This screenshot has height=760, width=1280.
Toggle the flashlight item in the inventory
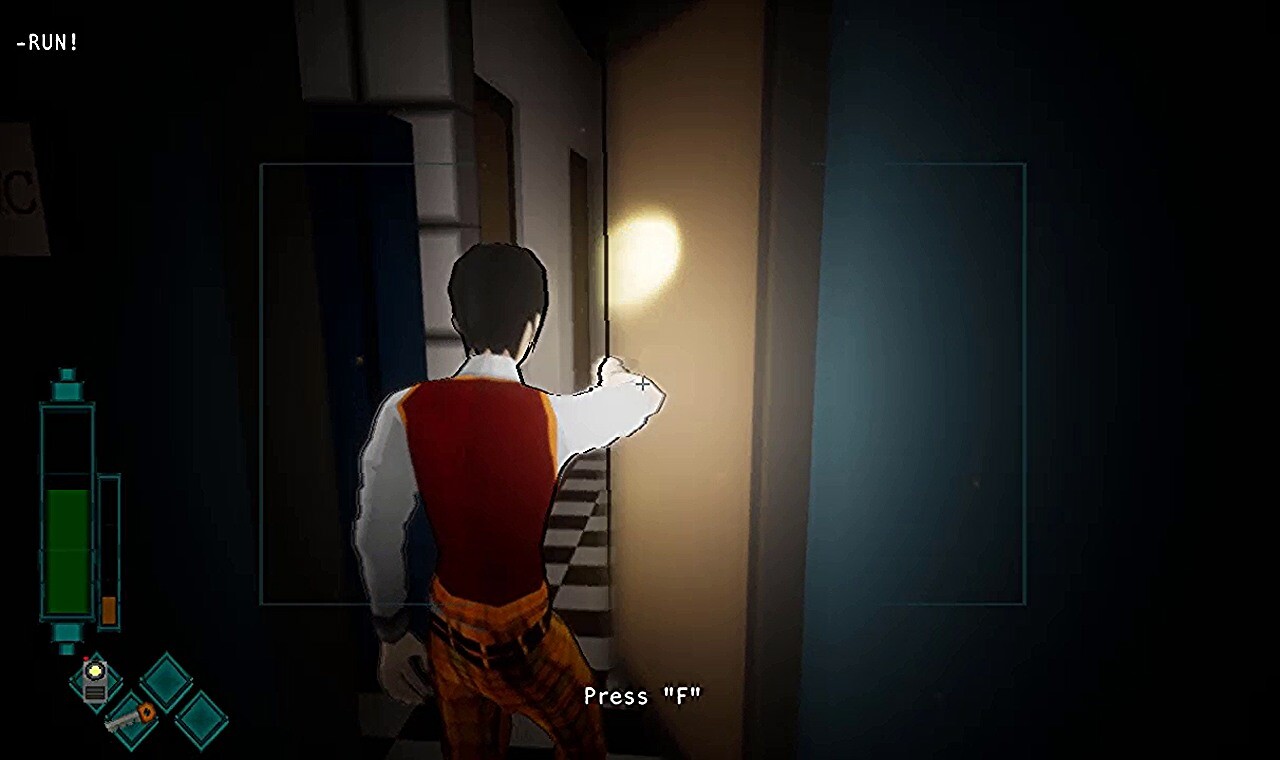pos(94,681)
